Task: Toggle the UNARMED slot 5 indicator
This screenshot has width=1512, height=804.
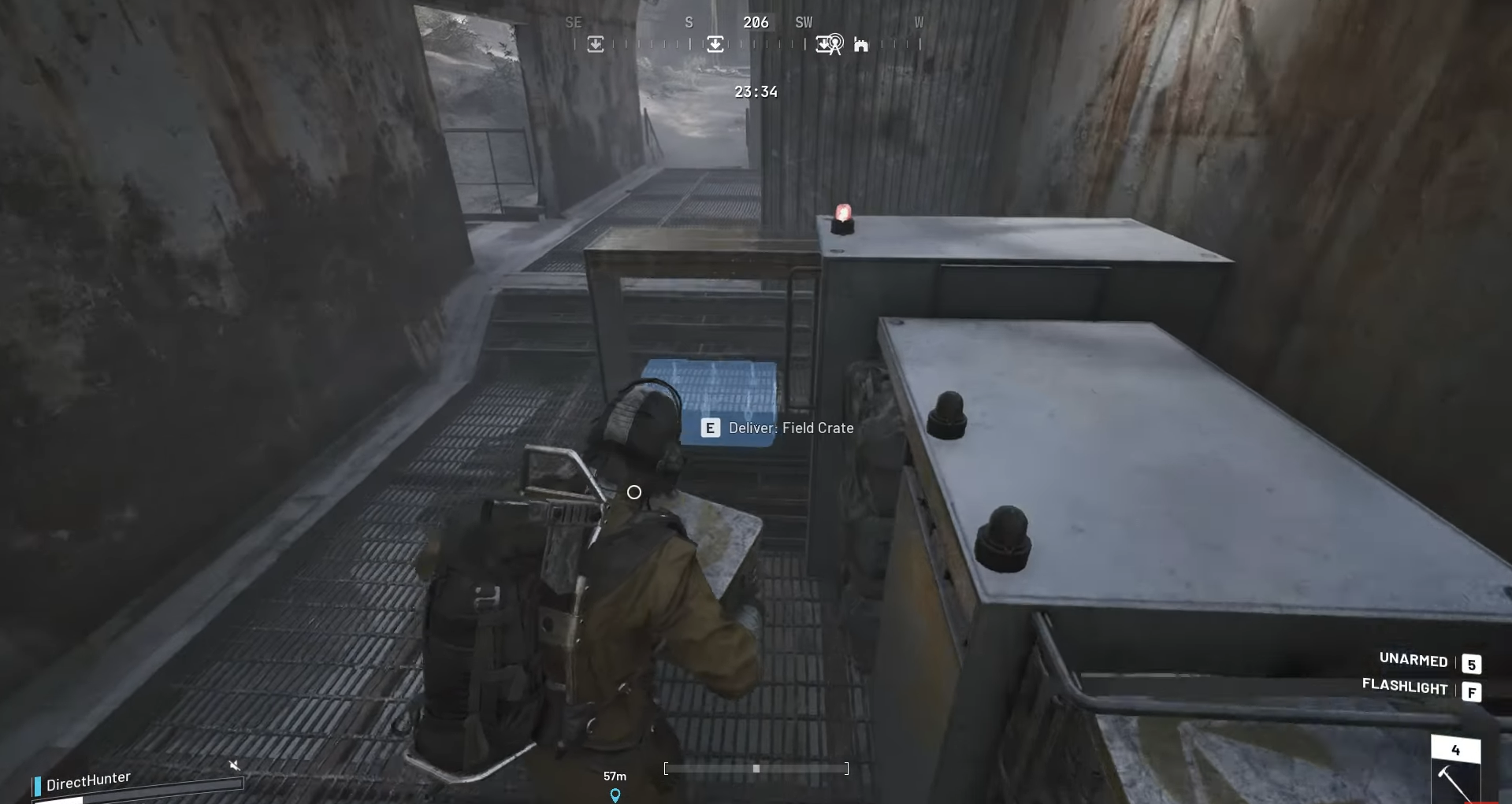Action: tap(1470, 663)
